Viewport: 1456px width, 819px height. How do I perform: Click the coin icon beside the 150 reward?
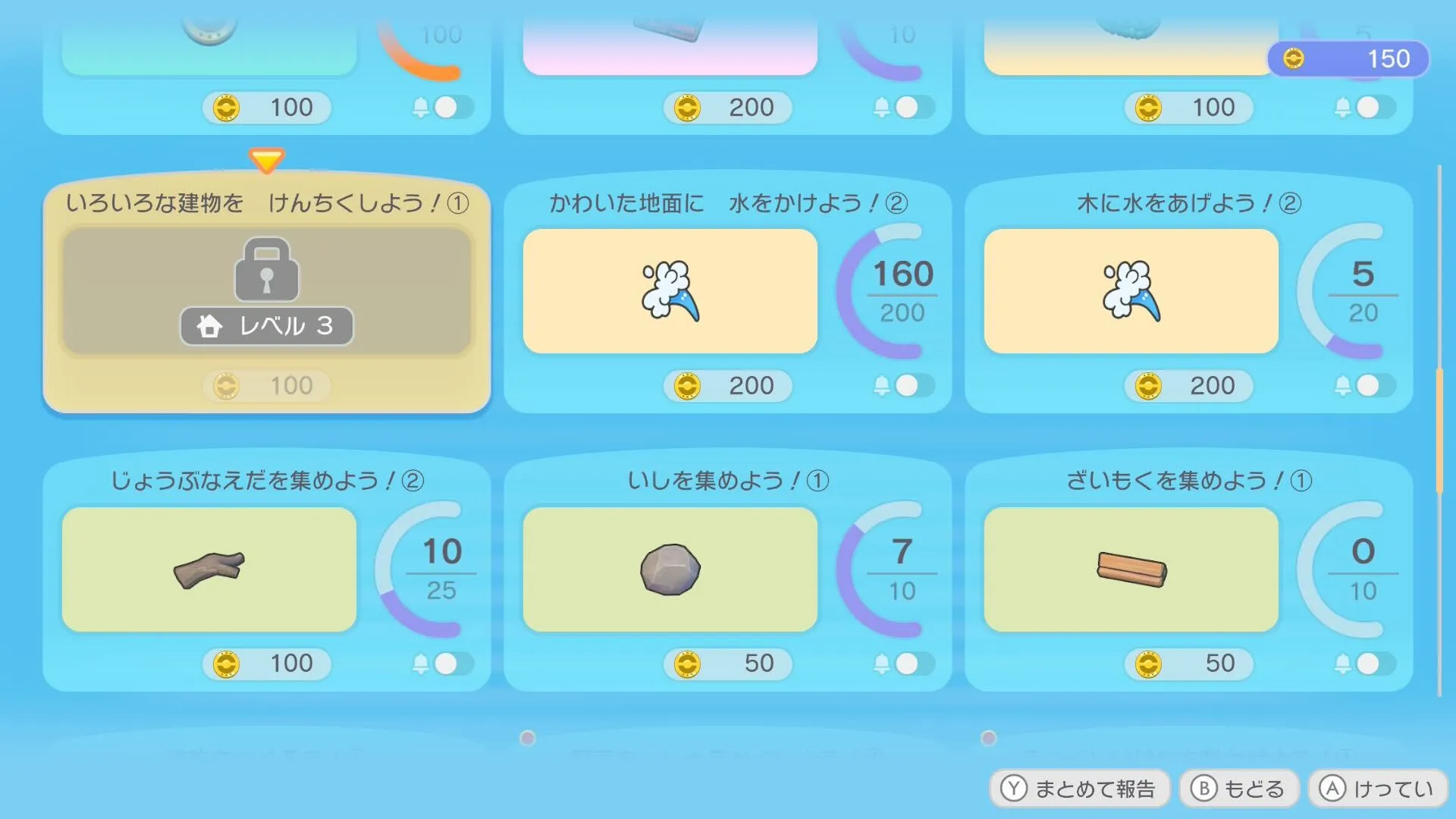point(1292,58)
